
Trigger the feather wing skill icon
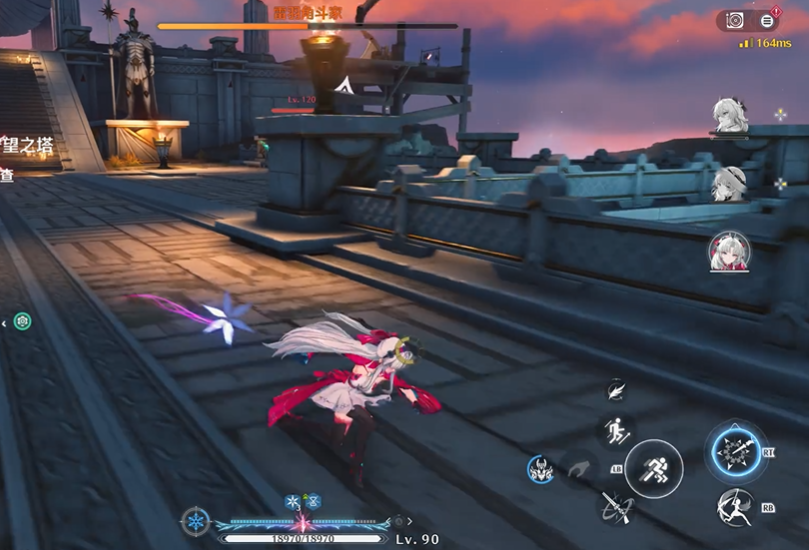tap(616, 391)
